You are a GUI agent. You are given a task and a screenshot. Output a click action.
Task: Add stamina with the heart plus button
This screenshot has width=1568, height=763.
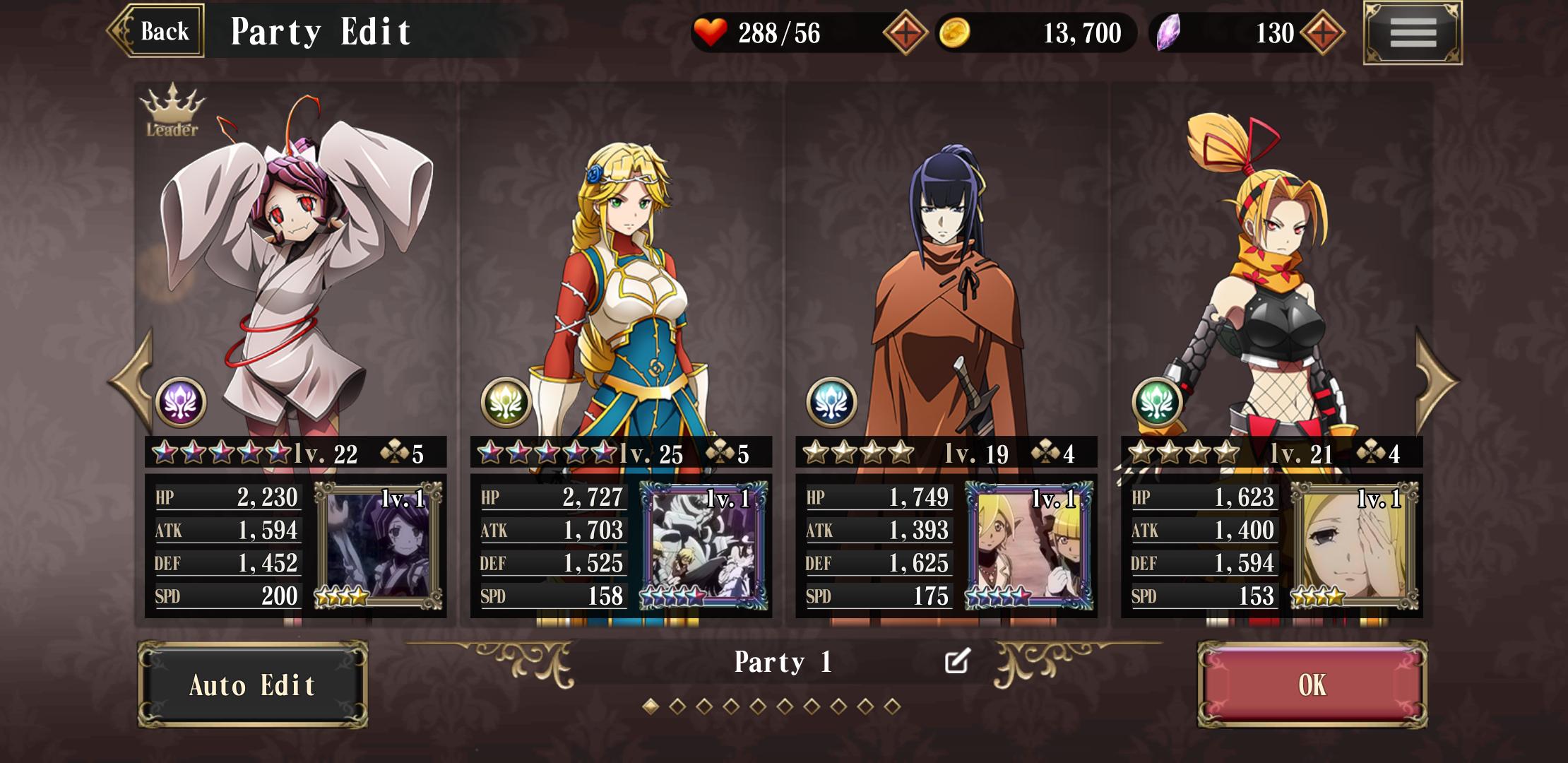(905, 33)
